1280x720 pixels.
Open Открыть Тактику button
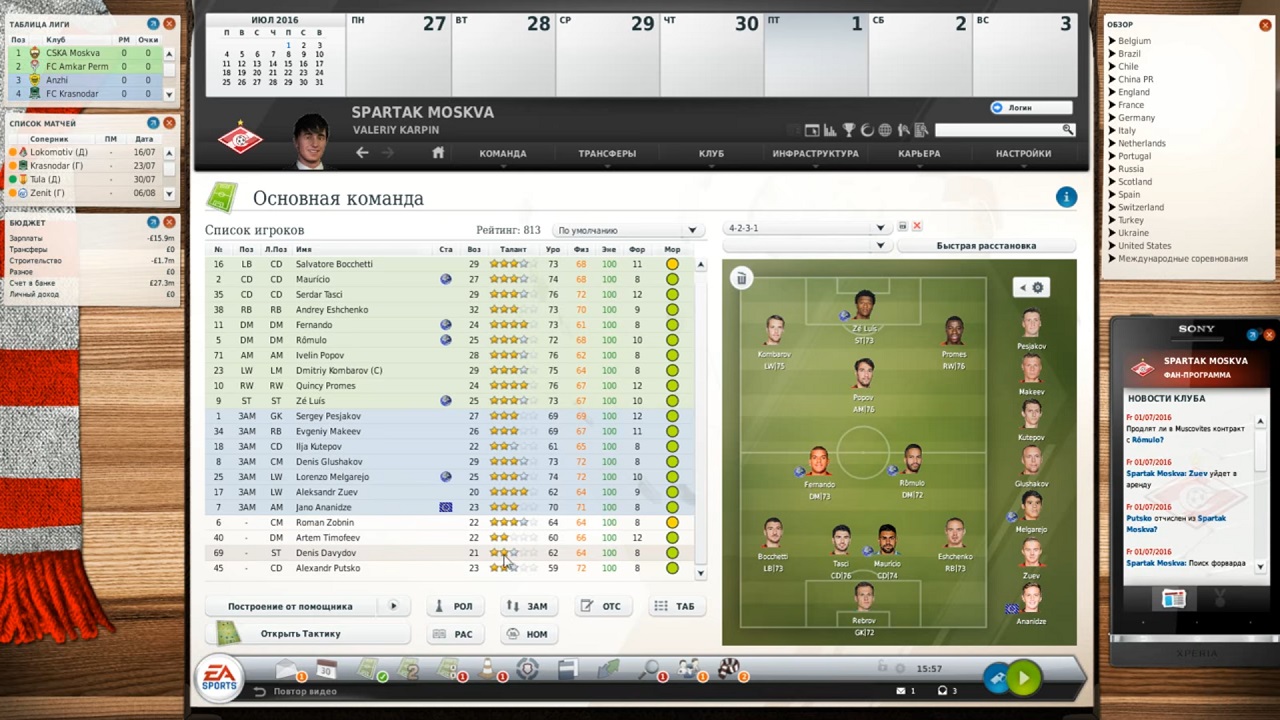point(300,634)
